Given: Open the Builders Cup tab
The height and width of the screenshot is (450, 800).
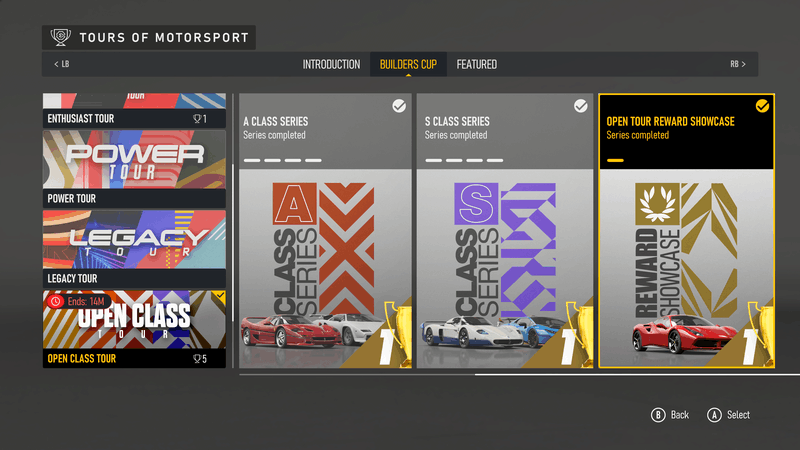Looking at the screenshot, I should click(x=408, y=65).
